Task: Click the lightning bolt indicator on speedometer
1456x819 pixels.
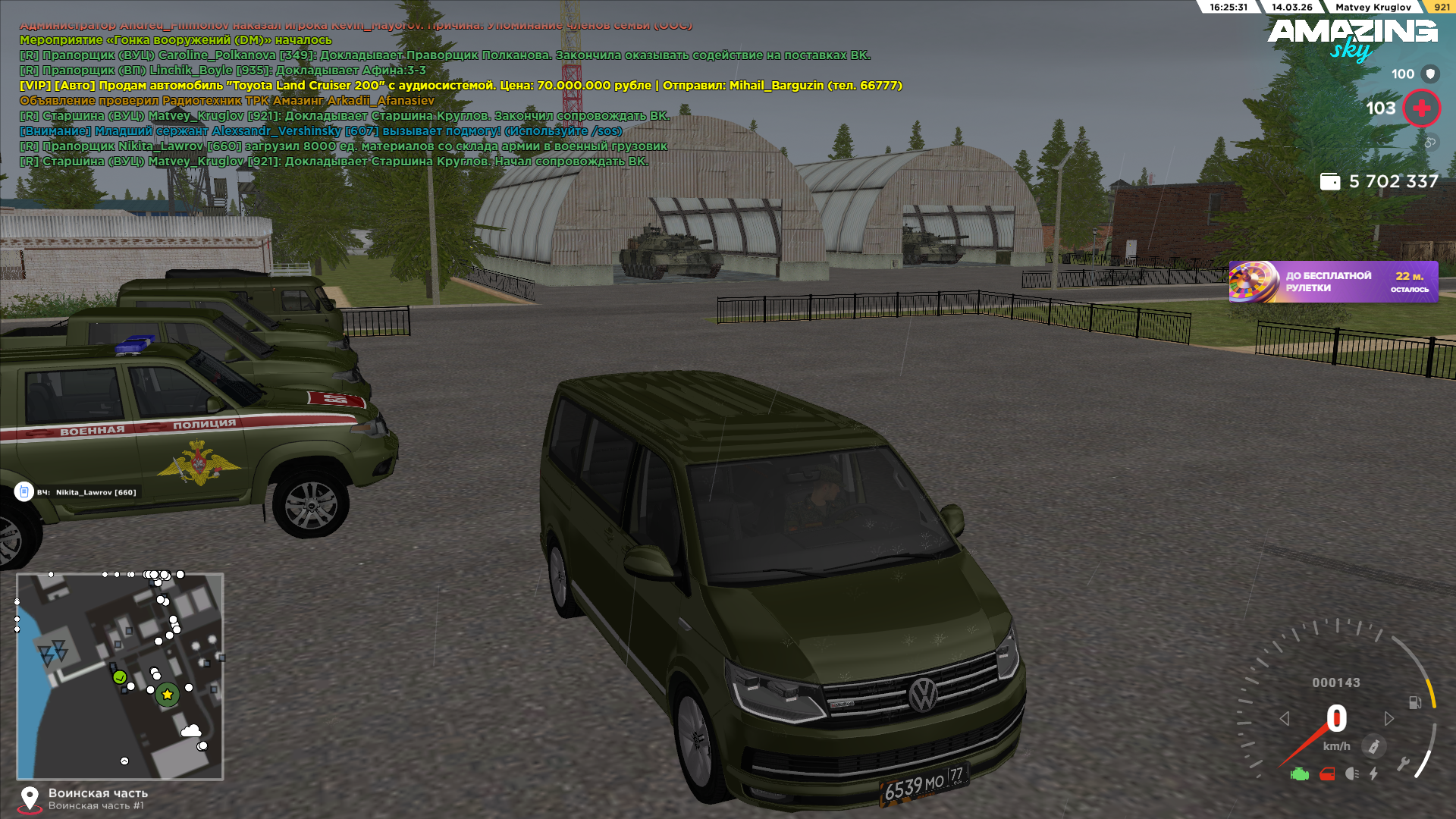Action: coord(1373,774)
